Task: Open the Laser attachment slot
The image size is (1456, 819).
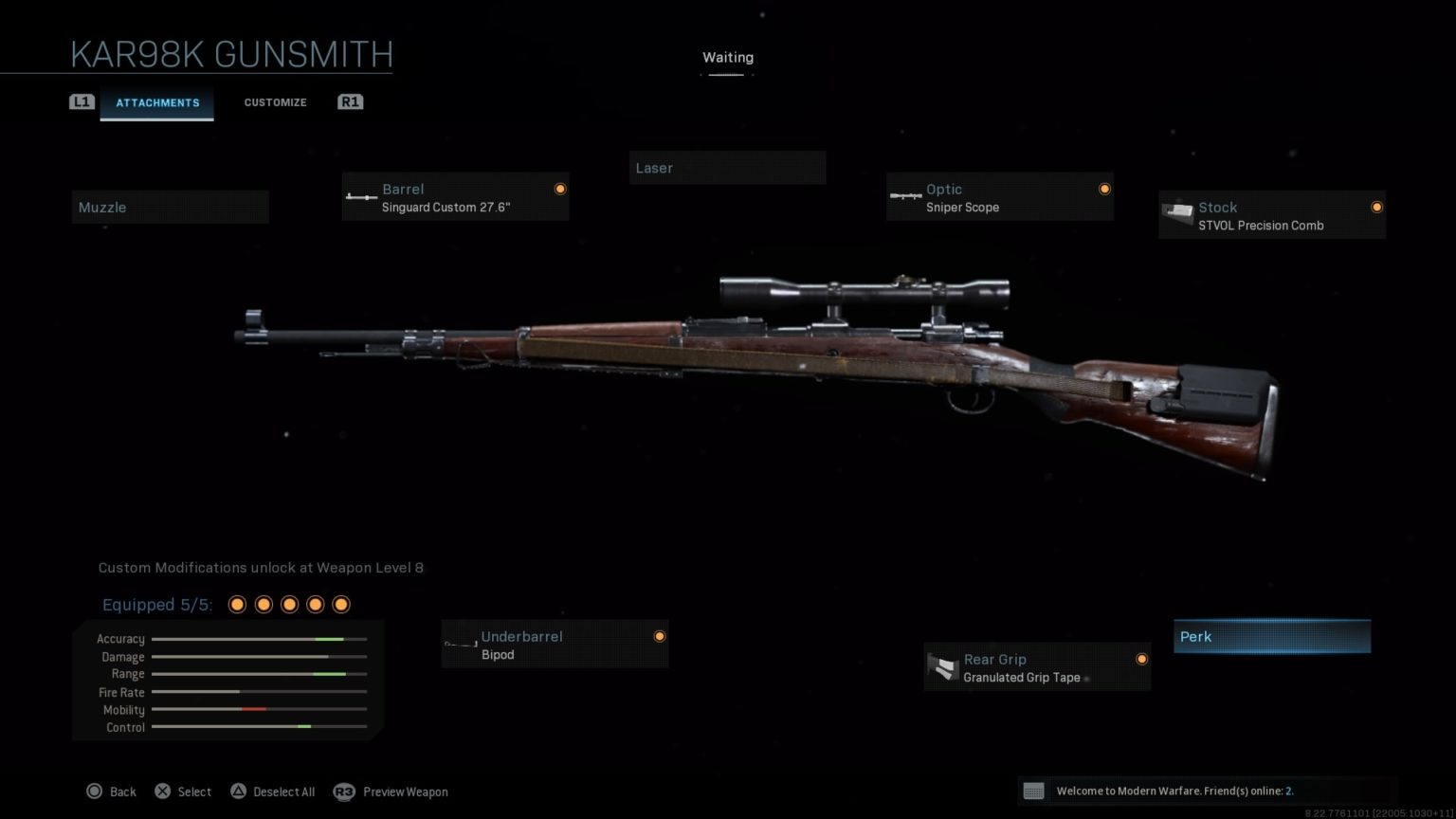Action: pyautogui.click(x=727, y=168)
